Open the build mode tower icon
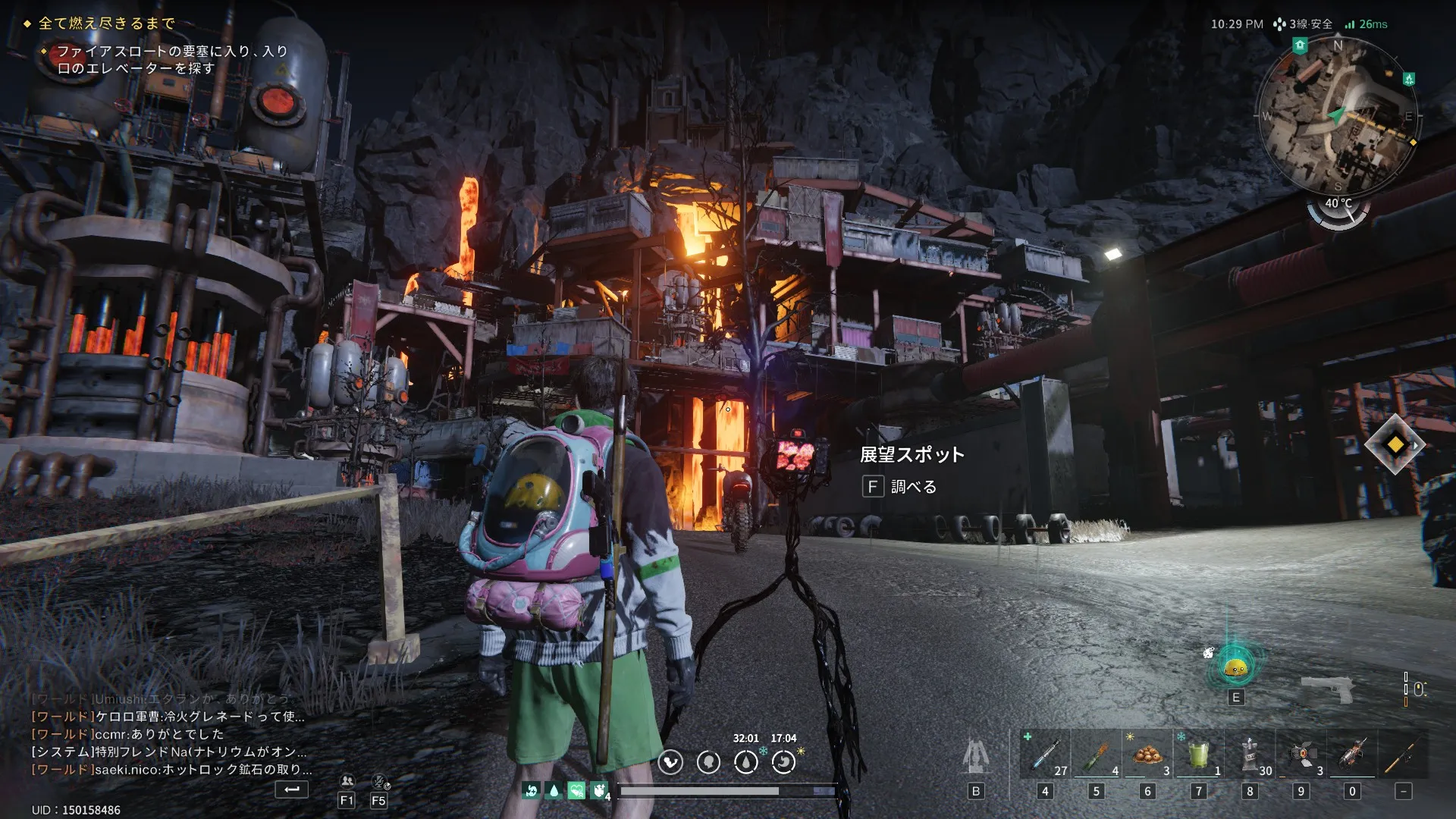The image size is (1456, 819). [976, 755]
